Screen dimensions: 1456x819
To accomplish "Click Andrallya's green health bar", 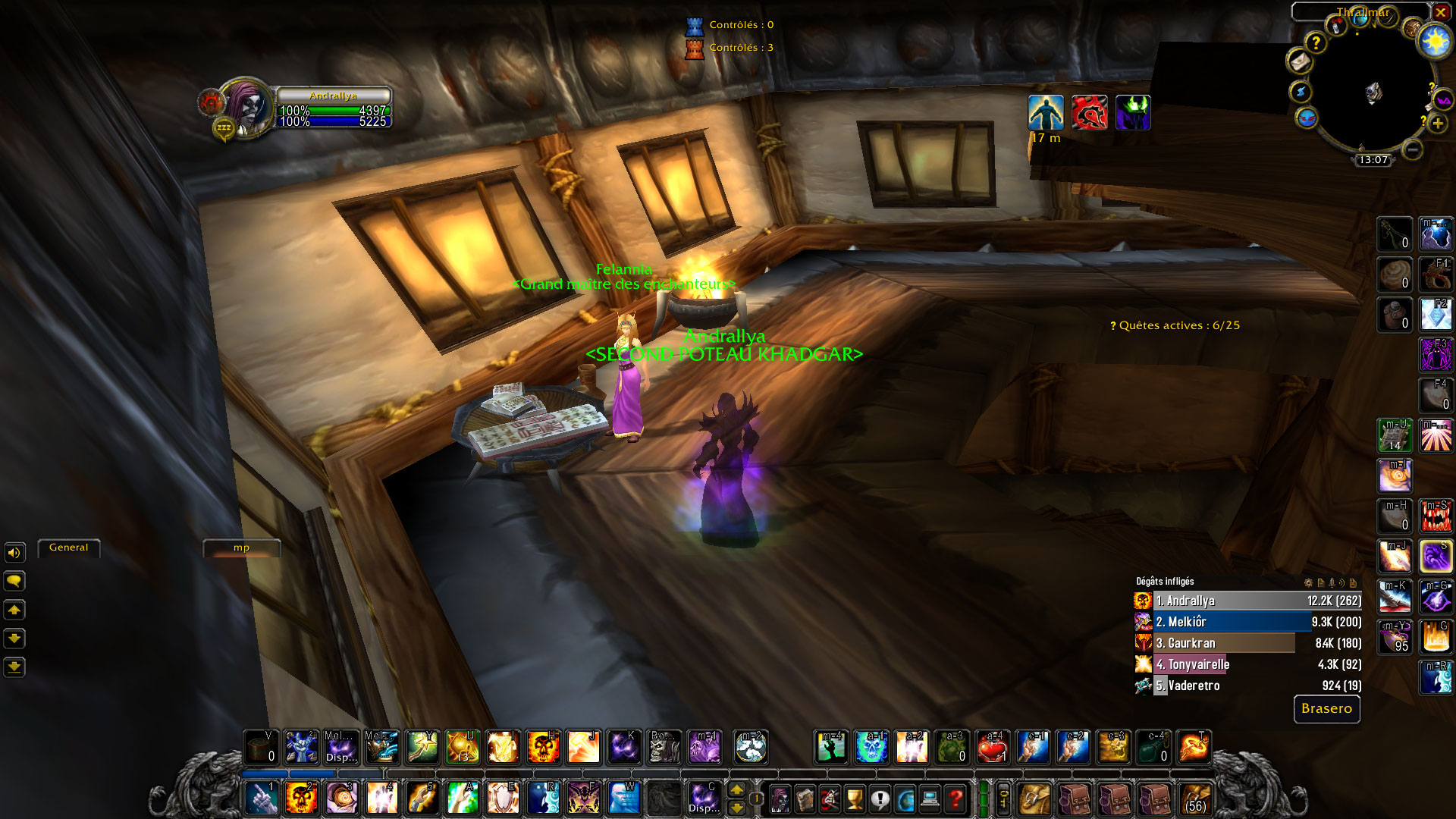I will point(334,110).
